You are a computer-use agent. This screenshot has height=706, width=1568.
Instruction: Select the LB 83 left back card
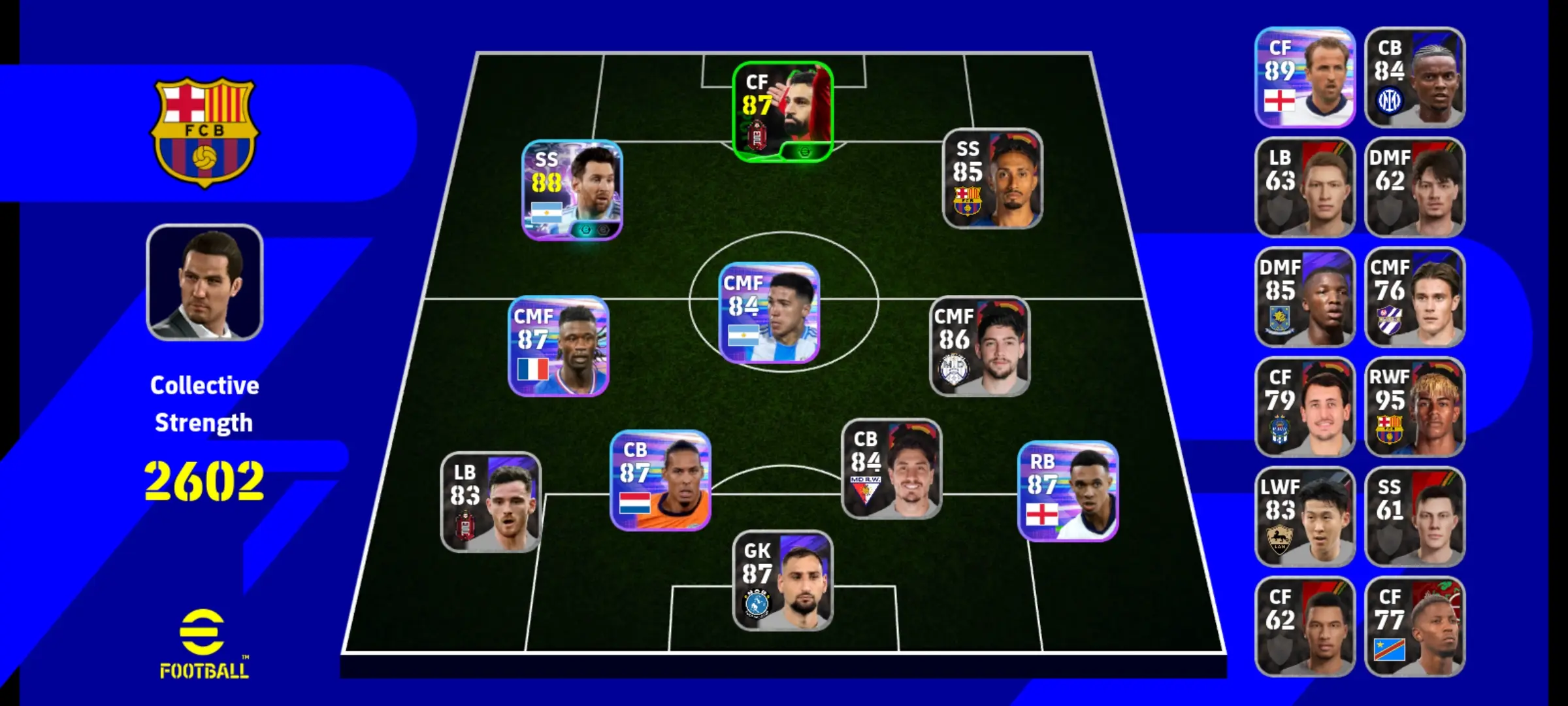click(491, 502)
